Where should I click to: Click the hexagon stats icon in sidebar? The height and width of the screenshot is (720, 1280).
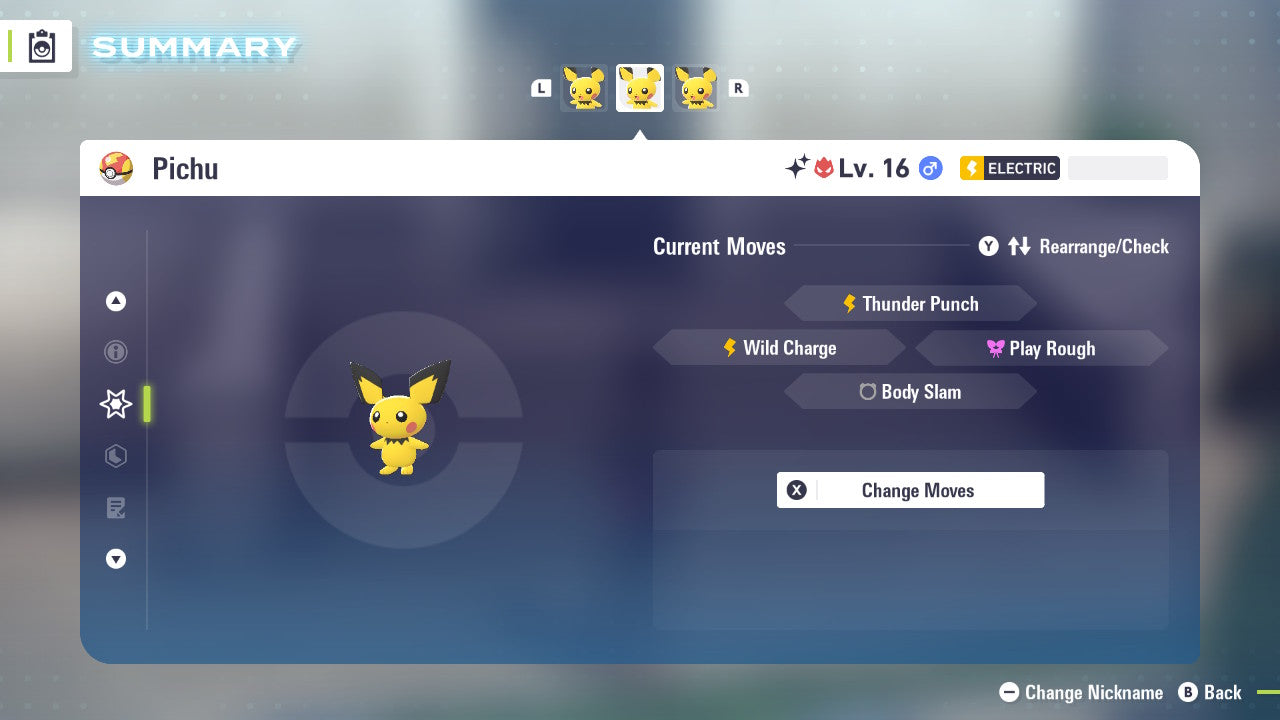tap(116, 456)
